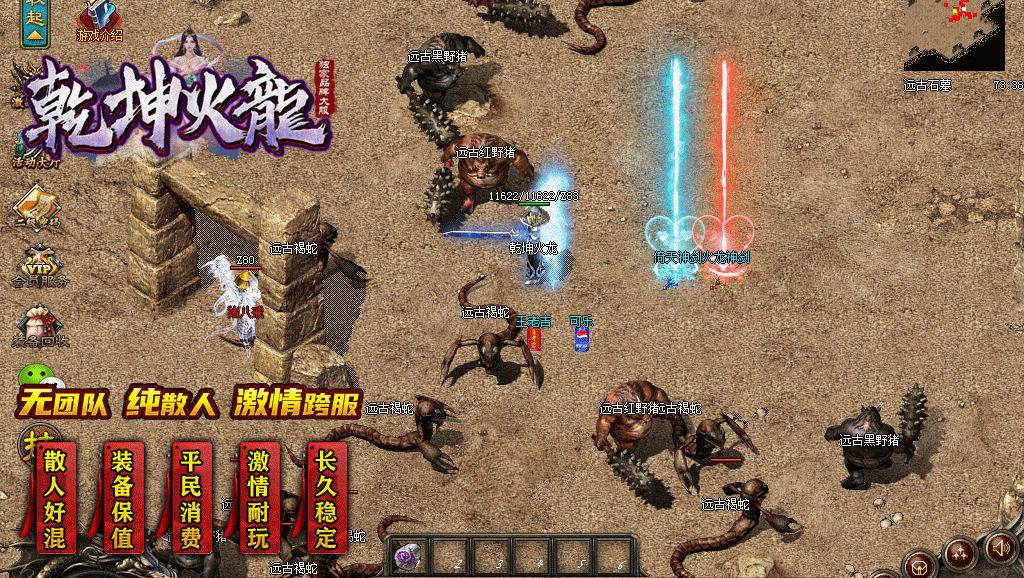Screen dimensions: 1024x578
Task: Open the 游戏介绍 game introduction icon
Action: pyautogui.click(x=99, y=19)
